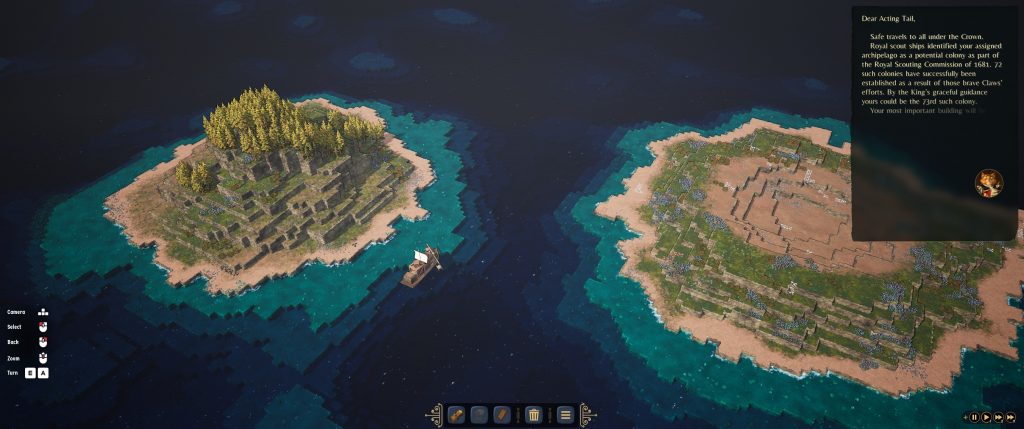Click the advisor portrait on the letter
This screenshot has width=1024, height=429.
[988, 183]
